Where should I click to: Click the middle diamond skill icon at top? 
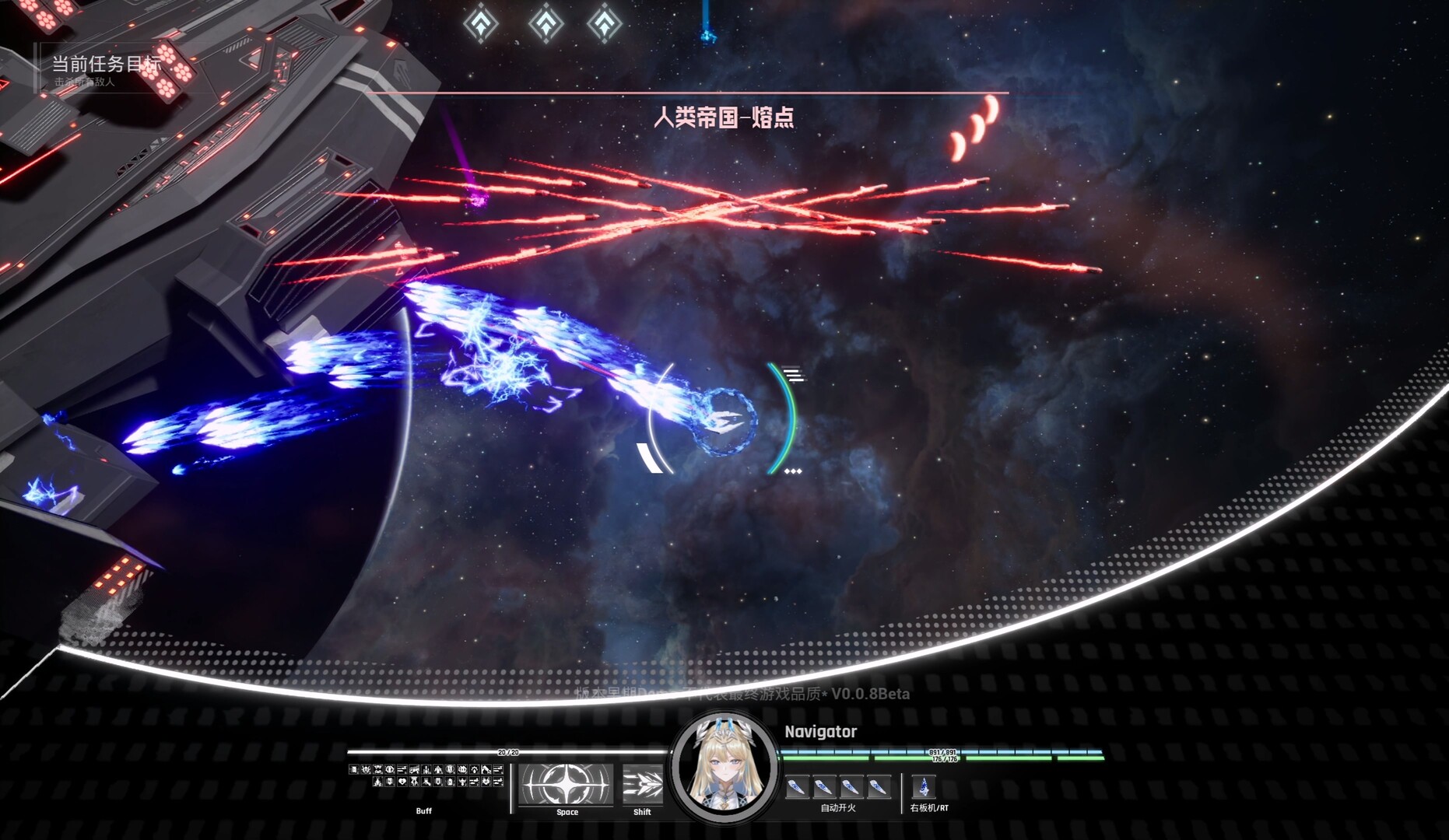click(x=544, y=22)
